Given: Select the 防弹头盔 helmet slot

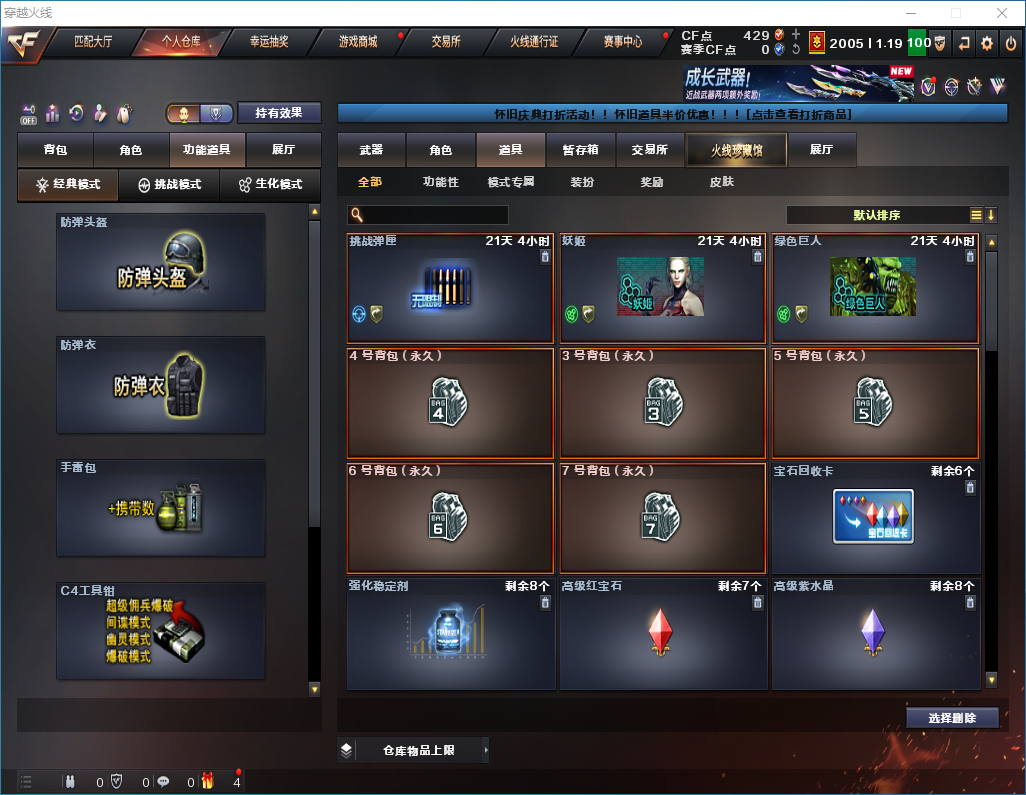Looking at the screenshot, I should pyautogui.click(x=161, y=262).
